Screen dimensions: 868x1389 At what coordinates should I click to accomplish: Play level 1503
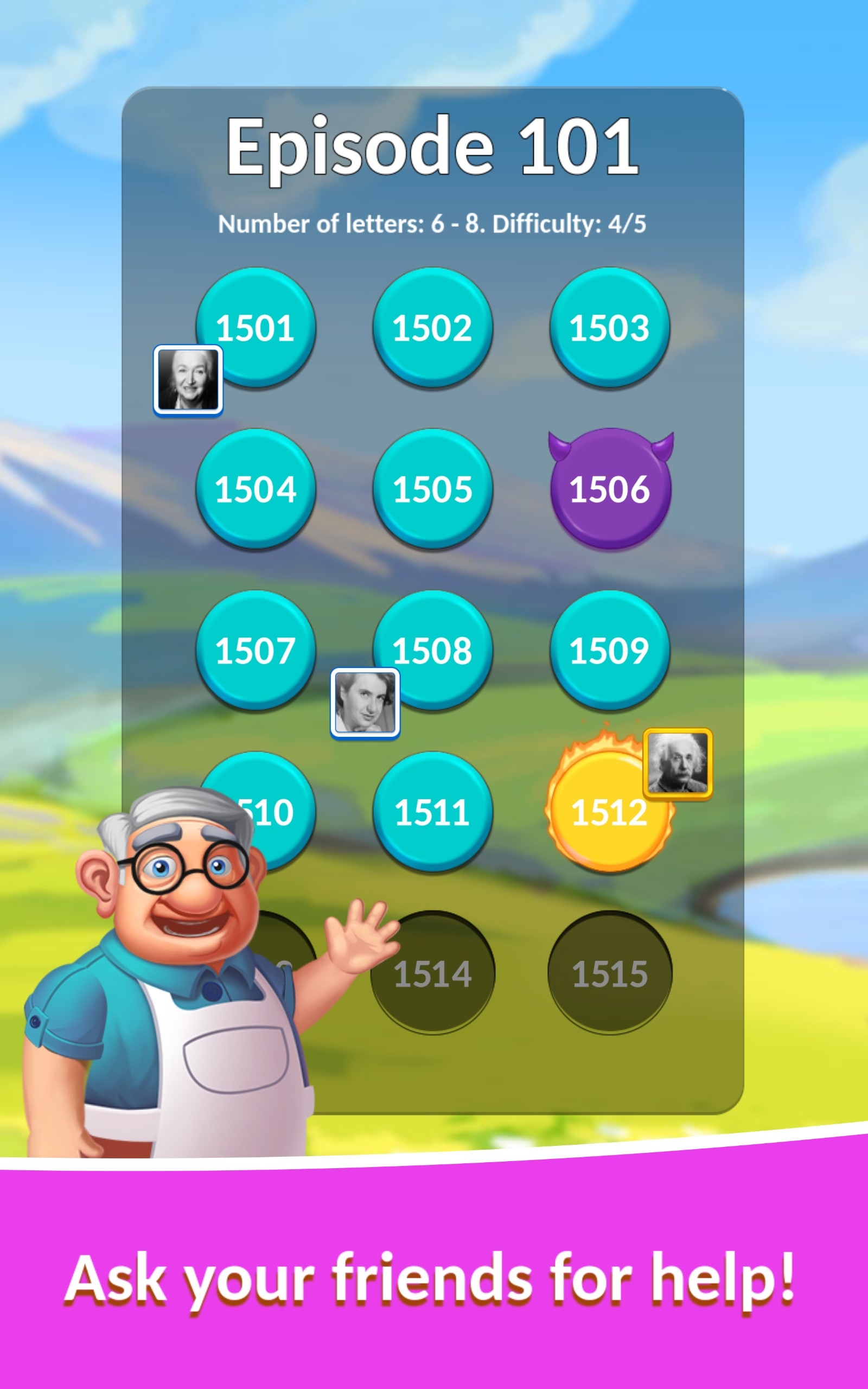[611, 327]
